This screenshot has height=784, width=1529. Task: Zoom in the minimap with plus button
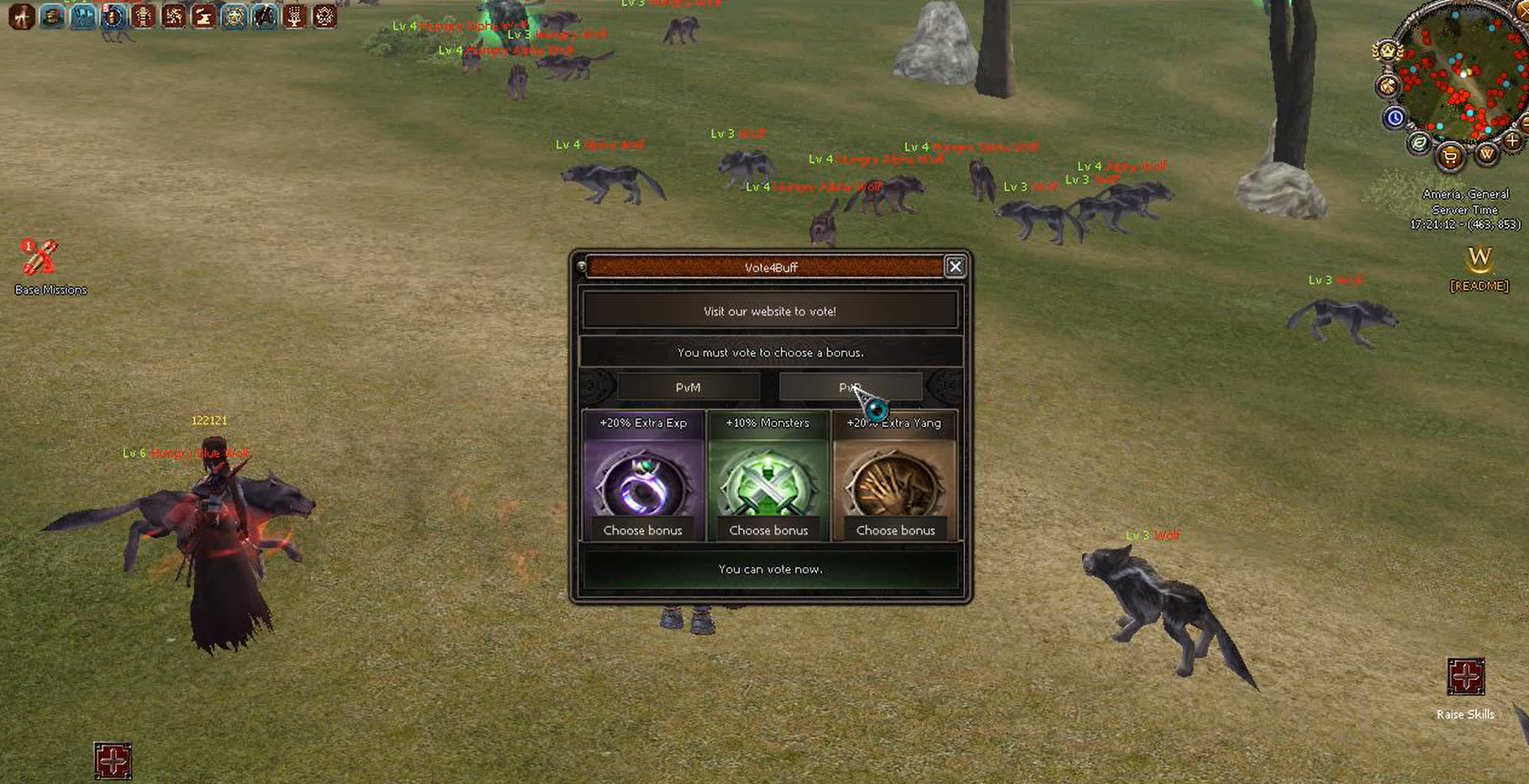point(1511,141)
